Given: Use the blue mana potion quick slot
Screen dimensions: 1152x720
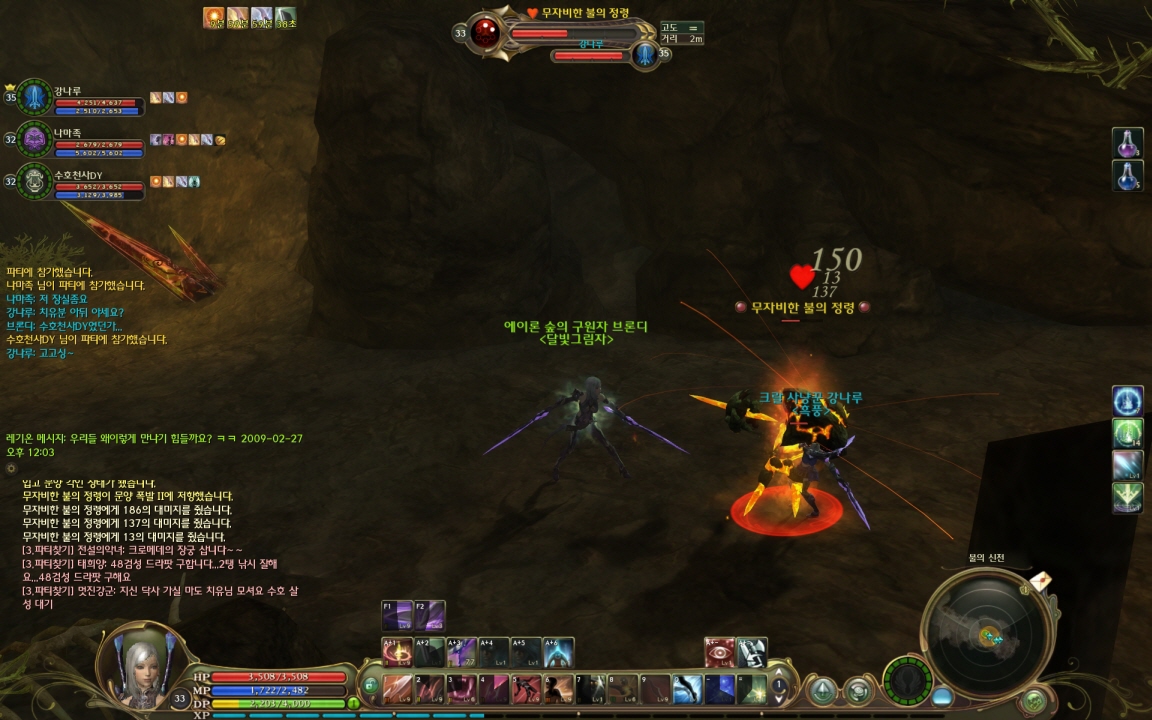Looking at the screenshot, I should 1128,175.
